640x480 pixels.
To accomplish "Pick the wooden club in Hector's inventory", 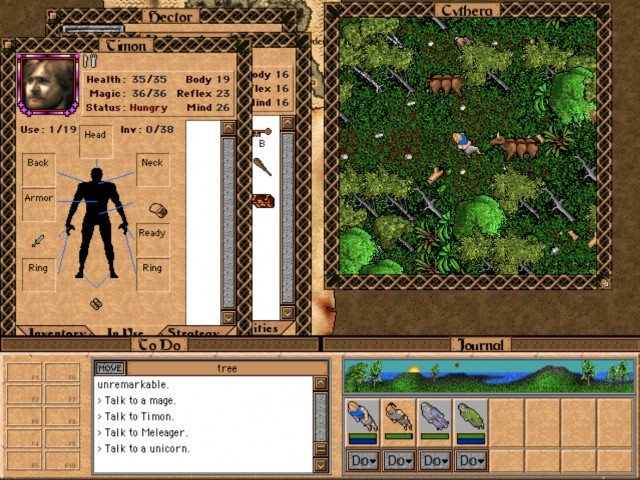I will (263, 166).
